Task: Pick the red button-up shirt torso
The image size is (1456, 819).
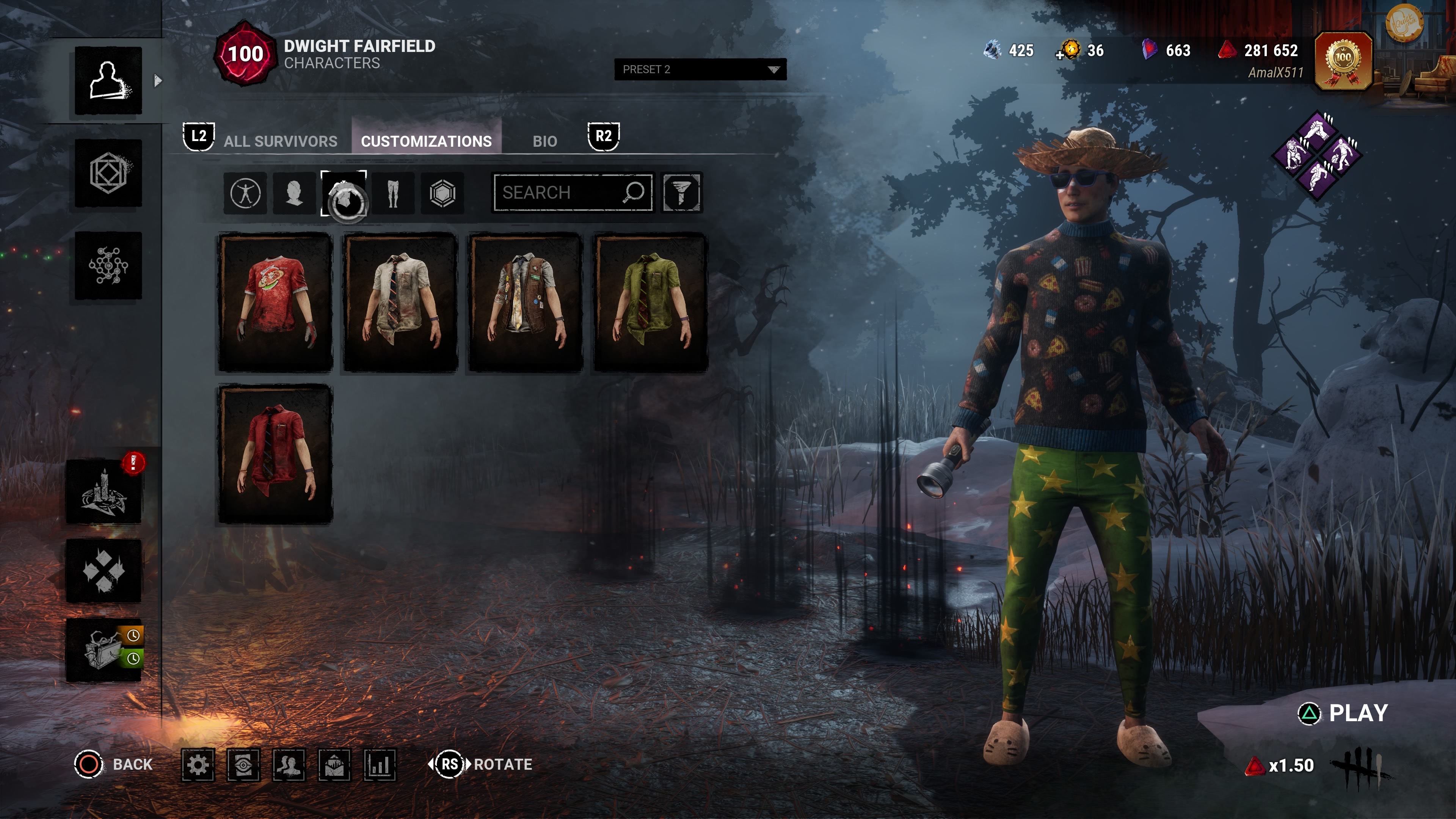Action: pos(275,454)
